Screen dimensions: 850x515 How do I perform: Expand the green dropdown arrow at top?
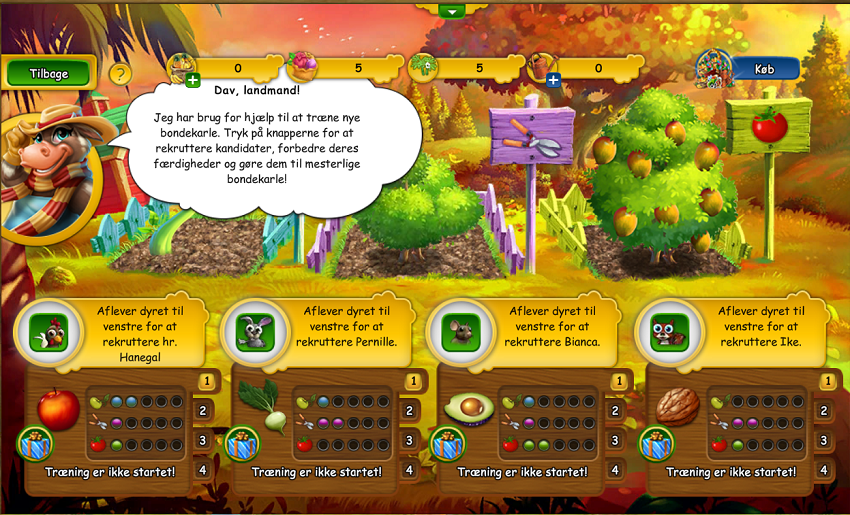452,11
